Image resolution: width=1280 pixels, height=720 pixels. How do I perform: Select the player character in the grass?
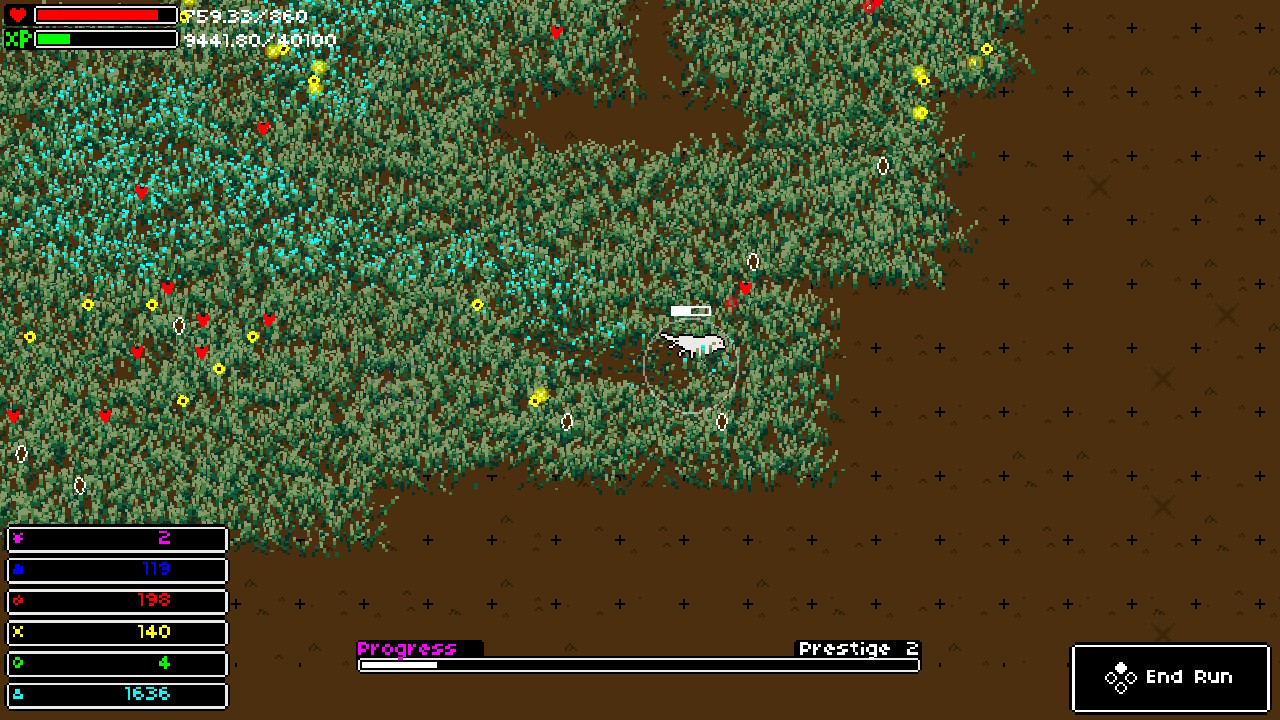pos(695,345)
